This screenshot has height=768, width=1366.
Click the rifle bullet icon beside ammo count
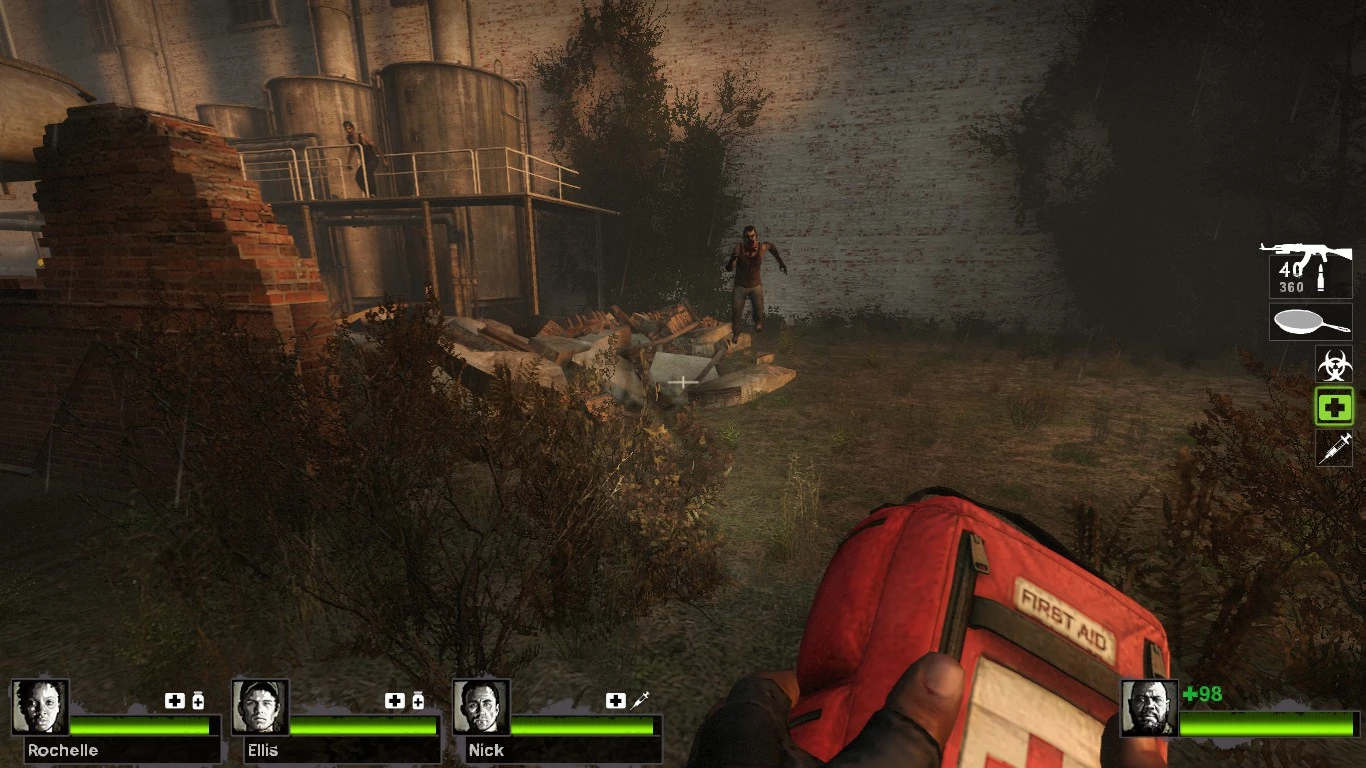pyautogui.click(x=1323, y=280)
